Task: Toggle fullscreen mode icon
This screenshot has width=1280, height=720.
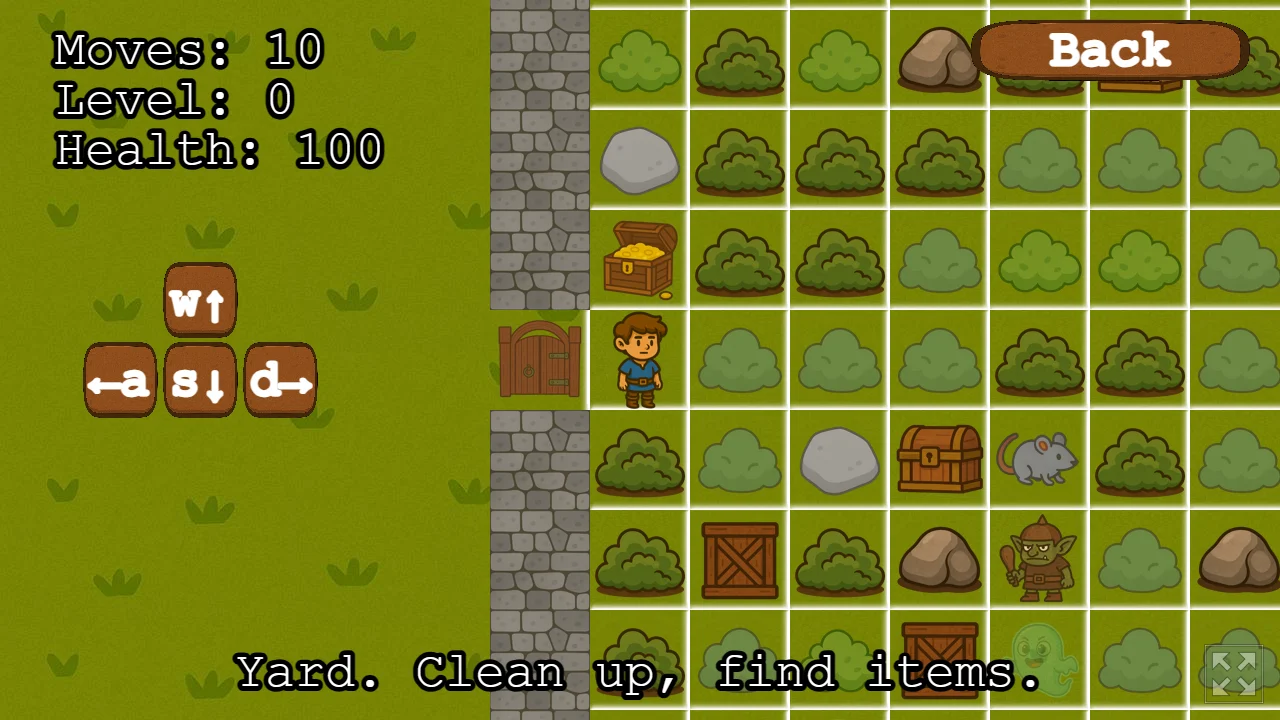Action: pyautogui.click(x=1234, y=673)
